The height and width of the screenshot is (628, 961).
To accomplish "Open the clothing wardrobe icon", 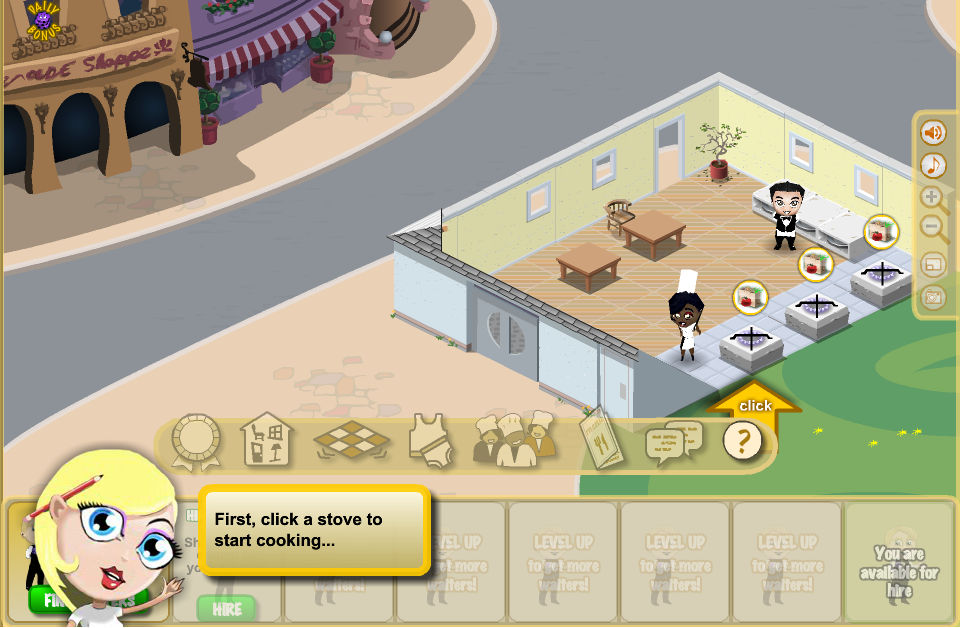I will pos(431,441).
